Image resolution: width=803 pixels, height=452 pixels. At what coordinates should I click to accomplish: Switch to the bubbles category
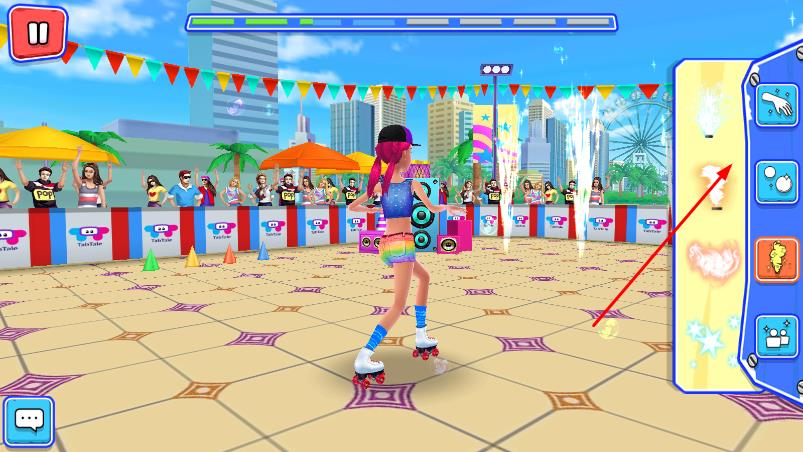point(776,183)
